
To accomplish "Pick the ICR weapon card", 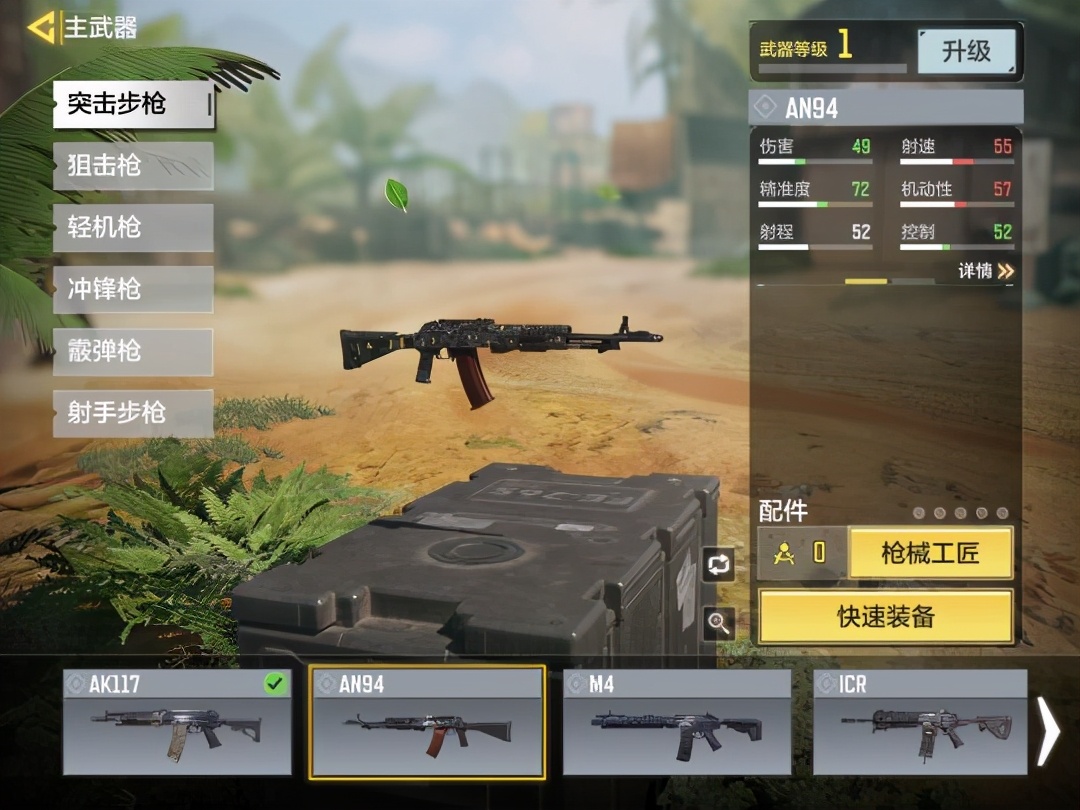I will 920,722.
